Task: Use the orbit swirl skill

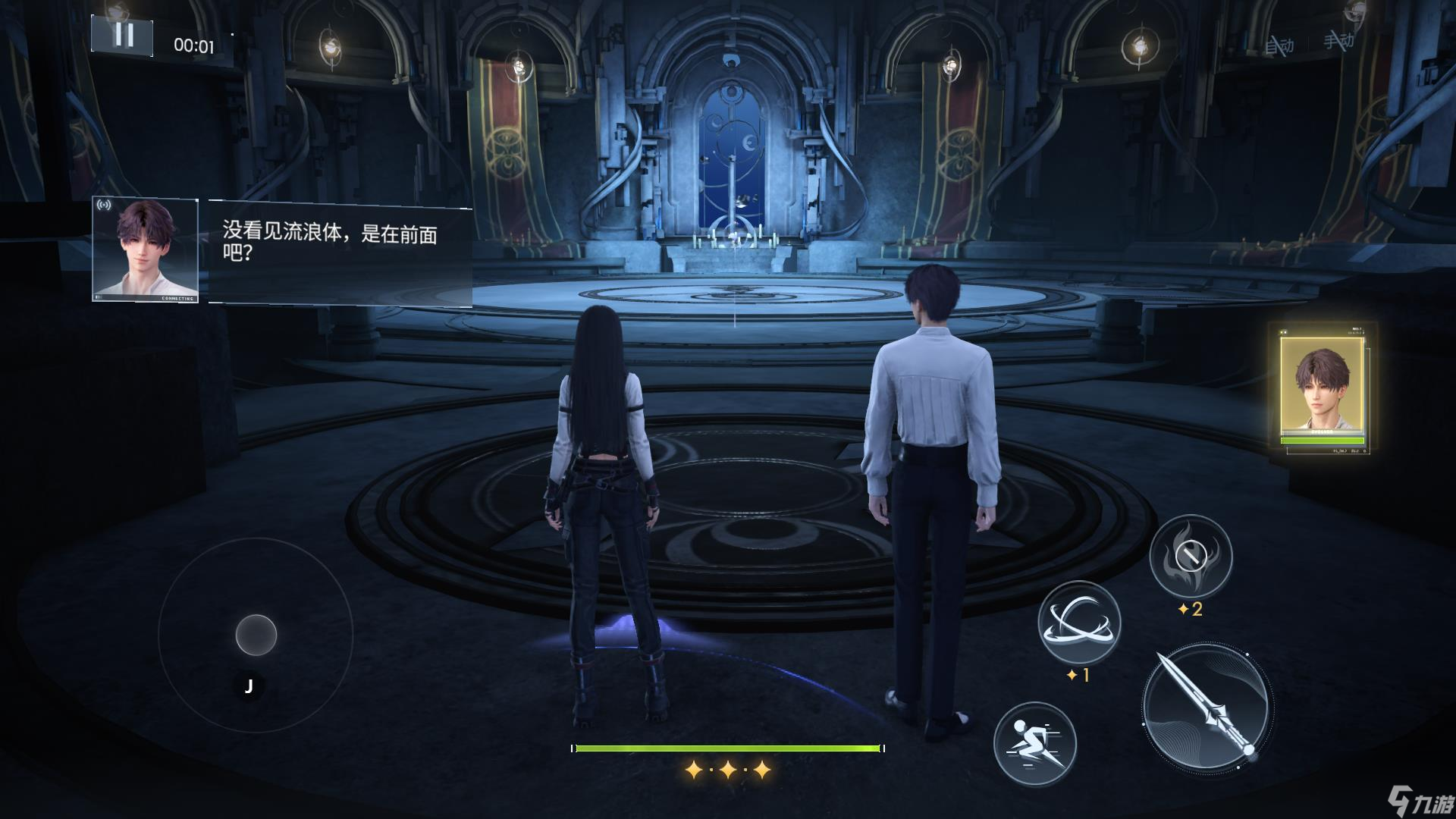Action: [x=1078, y=622]
